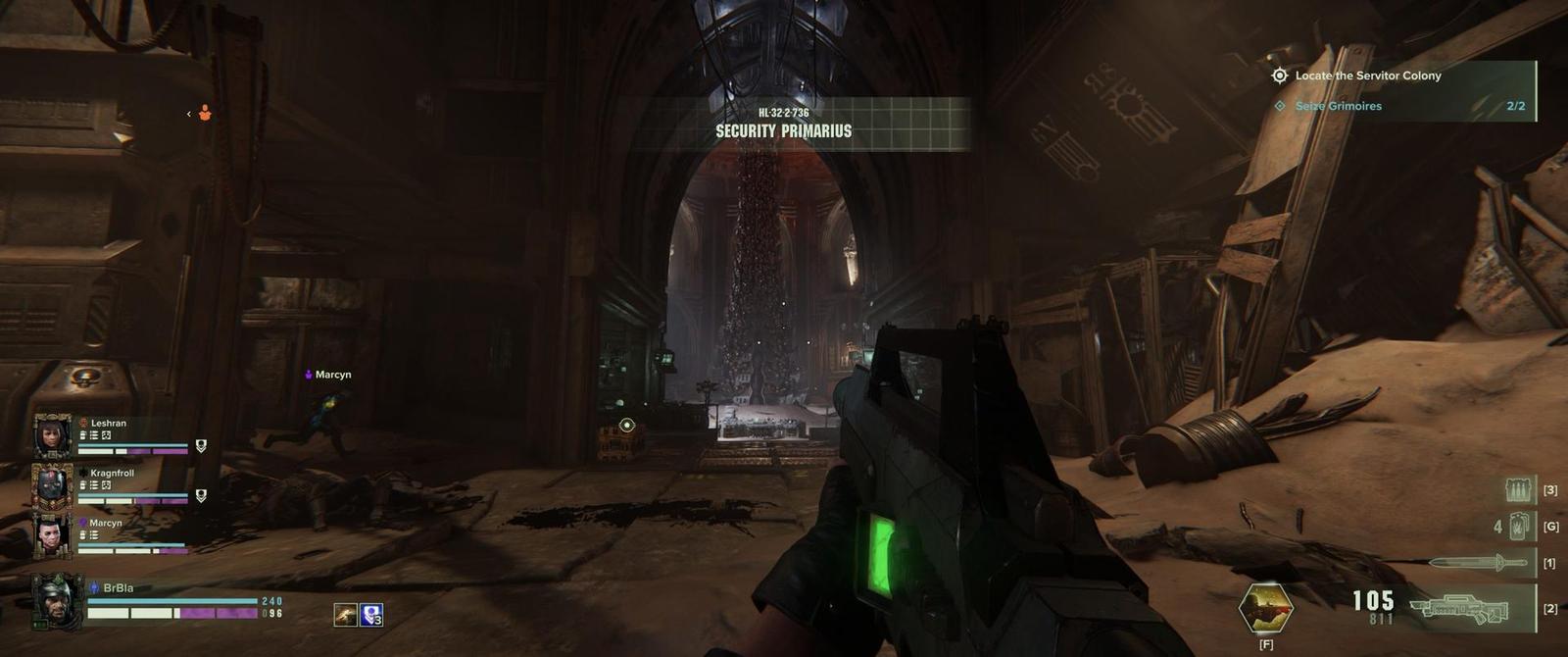Select the ammo crate item slot
1568x657 pixels.
[x=1518, y=489]
